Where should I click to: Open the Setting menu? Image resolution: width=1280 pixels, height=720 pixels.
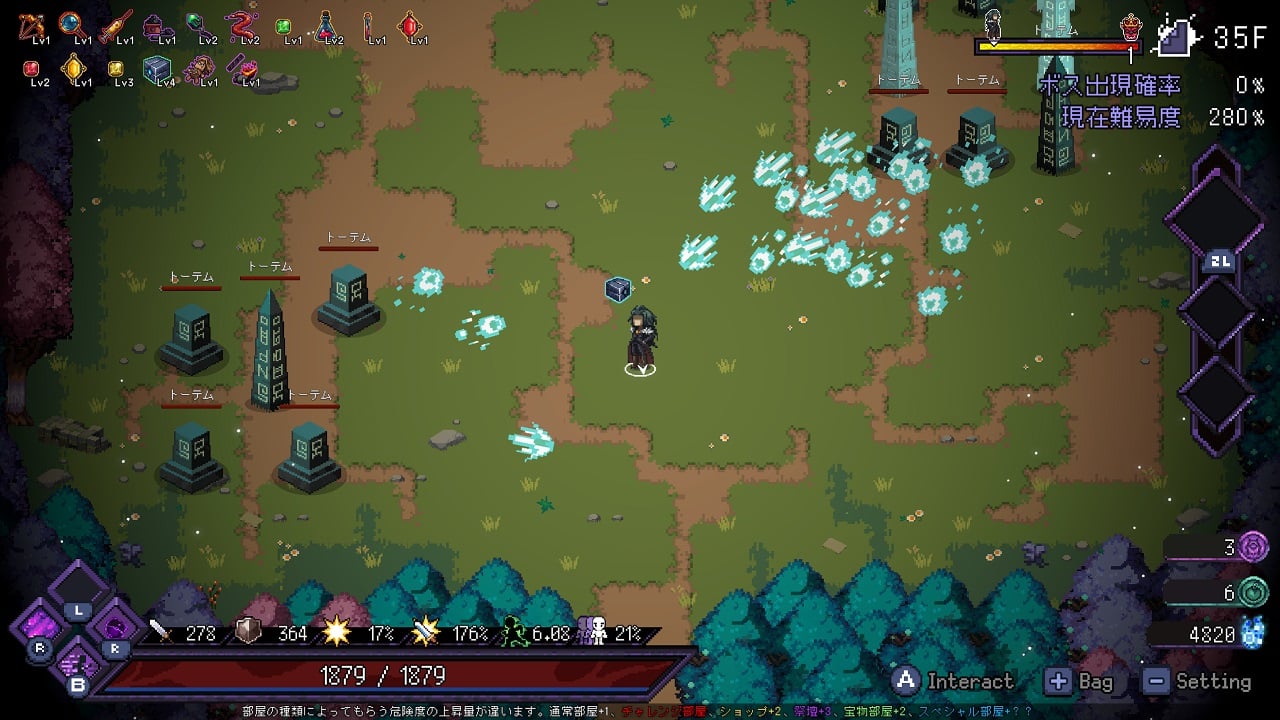(x=1198, y=682)
